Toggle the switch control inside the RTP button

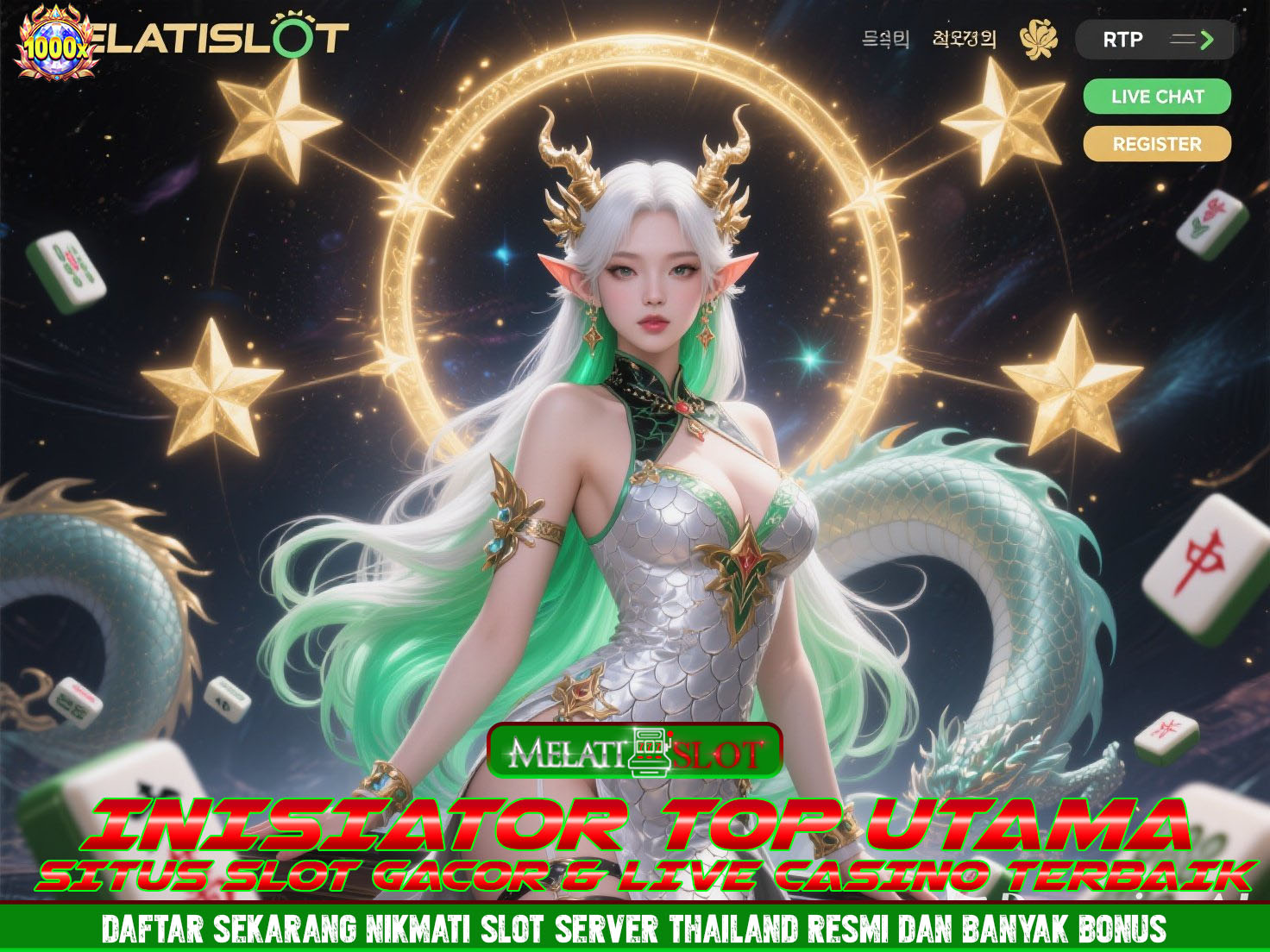coord(1184,39)
